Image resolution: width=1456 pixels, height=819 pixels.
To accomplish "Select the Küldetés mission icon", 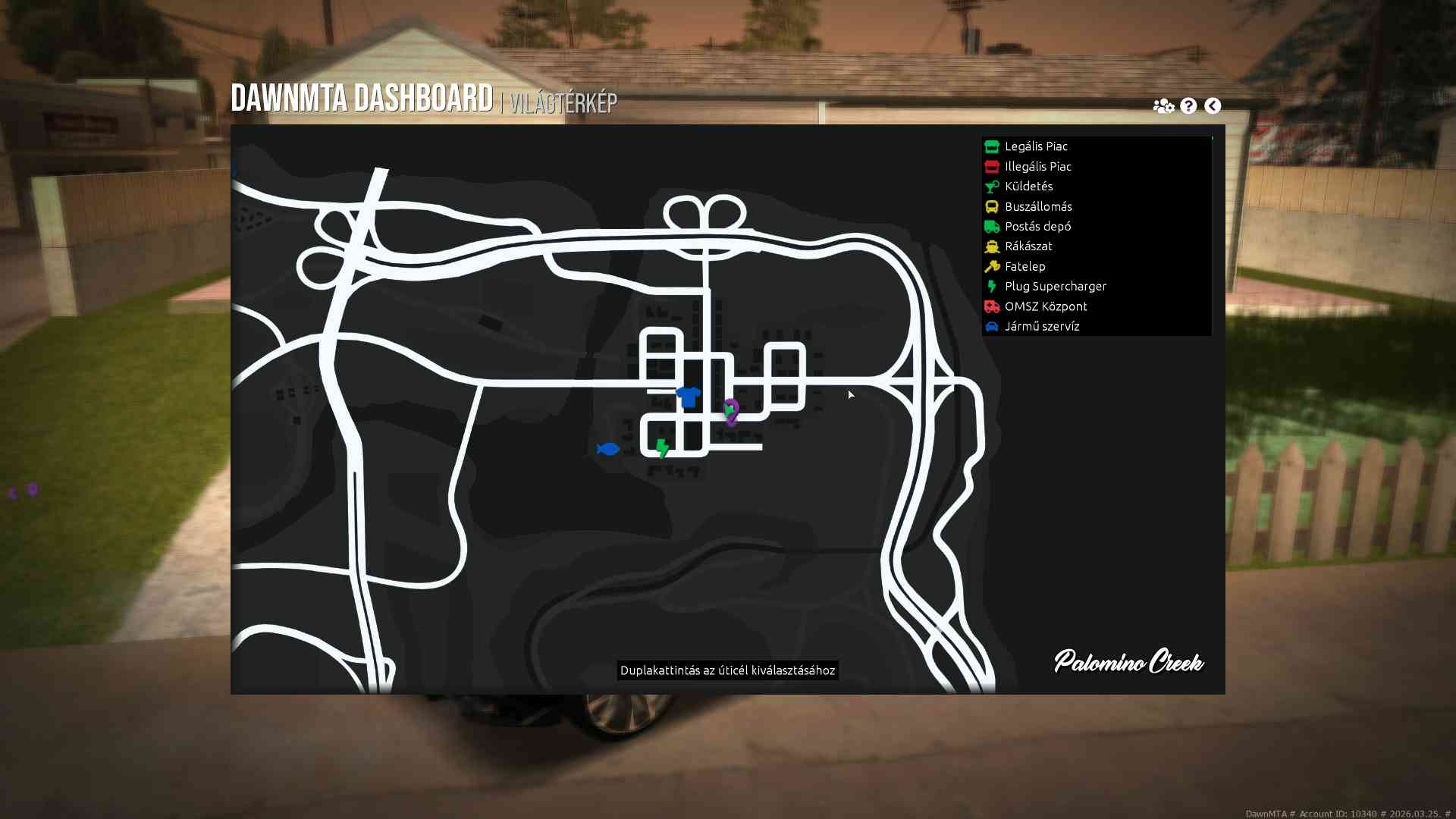I will point(992,187).
